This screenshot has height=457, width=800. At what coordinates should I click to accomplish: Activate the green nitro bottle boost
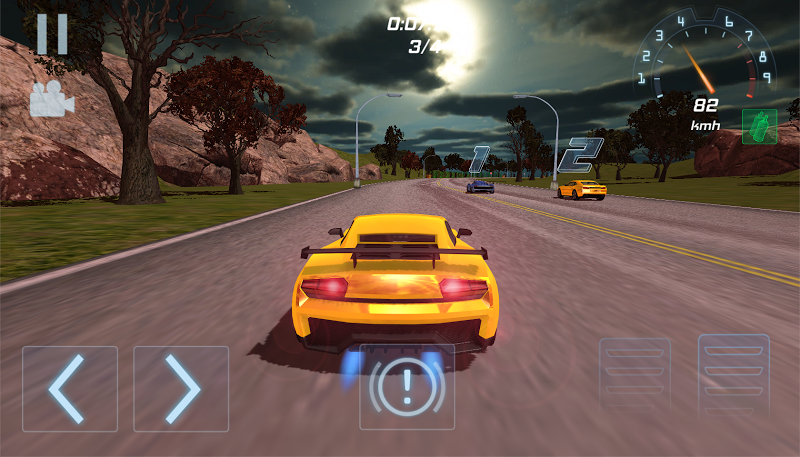759,127
